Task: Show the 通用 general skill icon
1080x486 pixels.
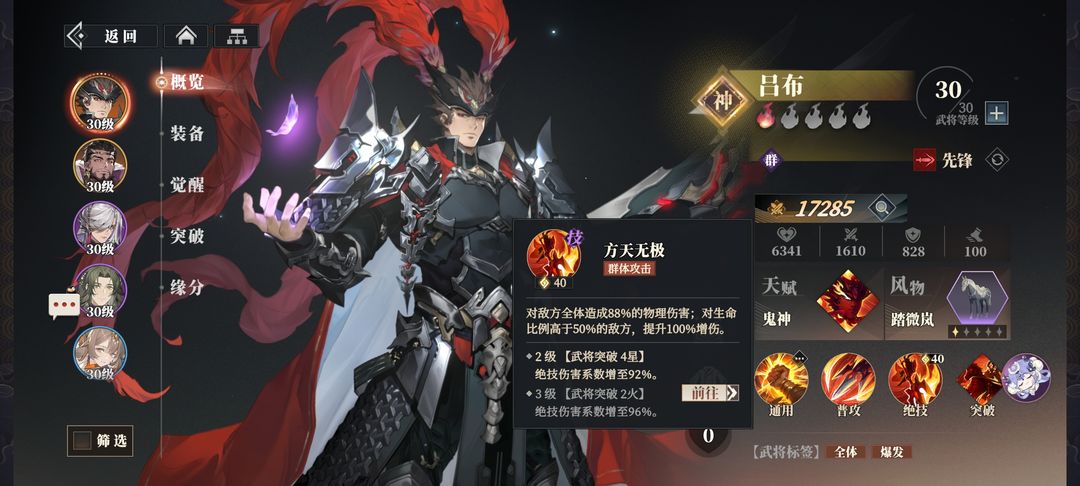Action: coord(781,379)
